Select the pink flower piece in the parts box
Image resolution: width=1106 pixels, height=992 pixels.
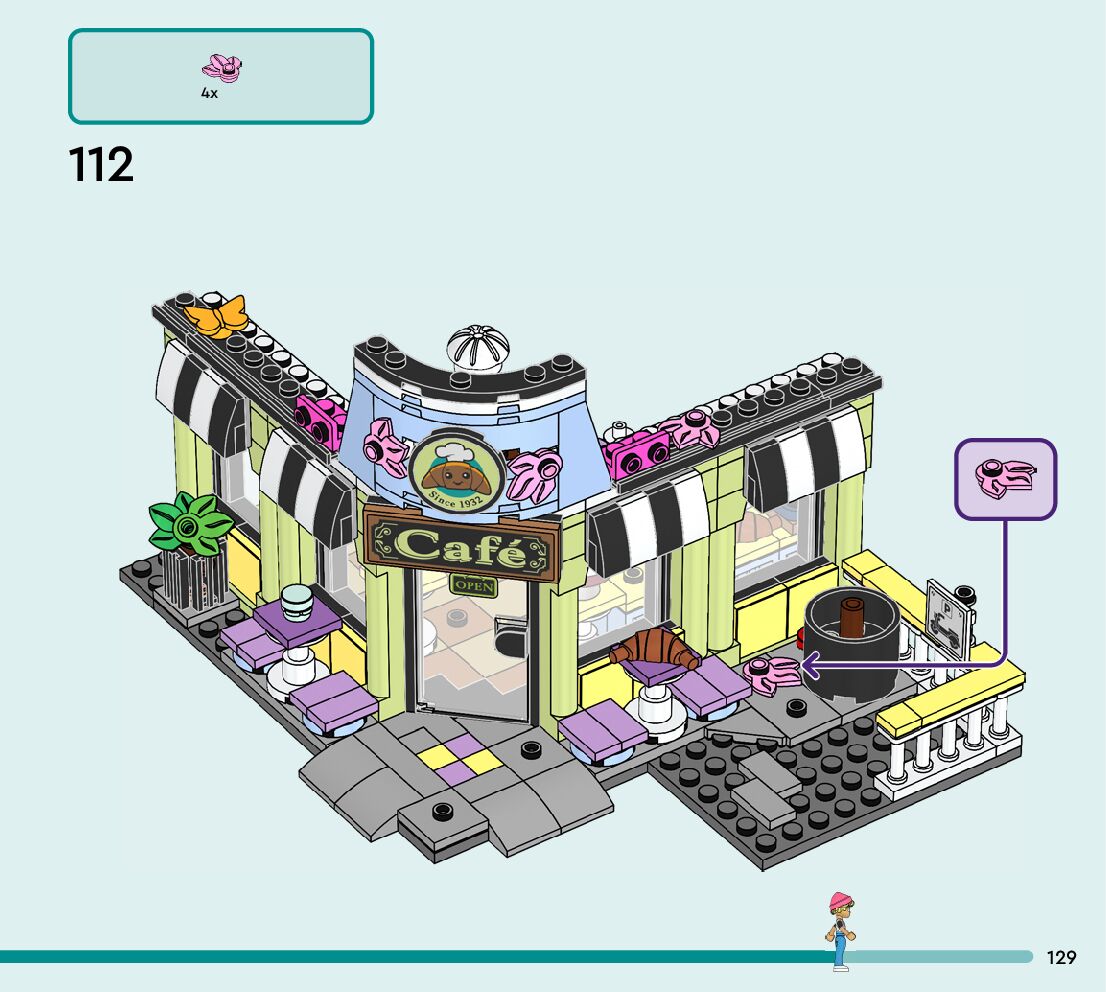pos(222,69)
